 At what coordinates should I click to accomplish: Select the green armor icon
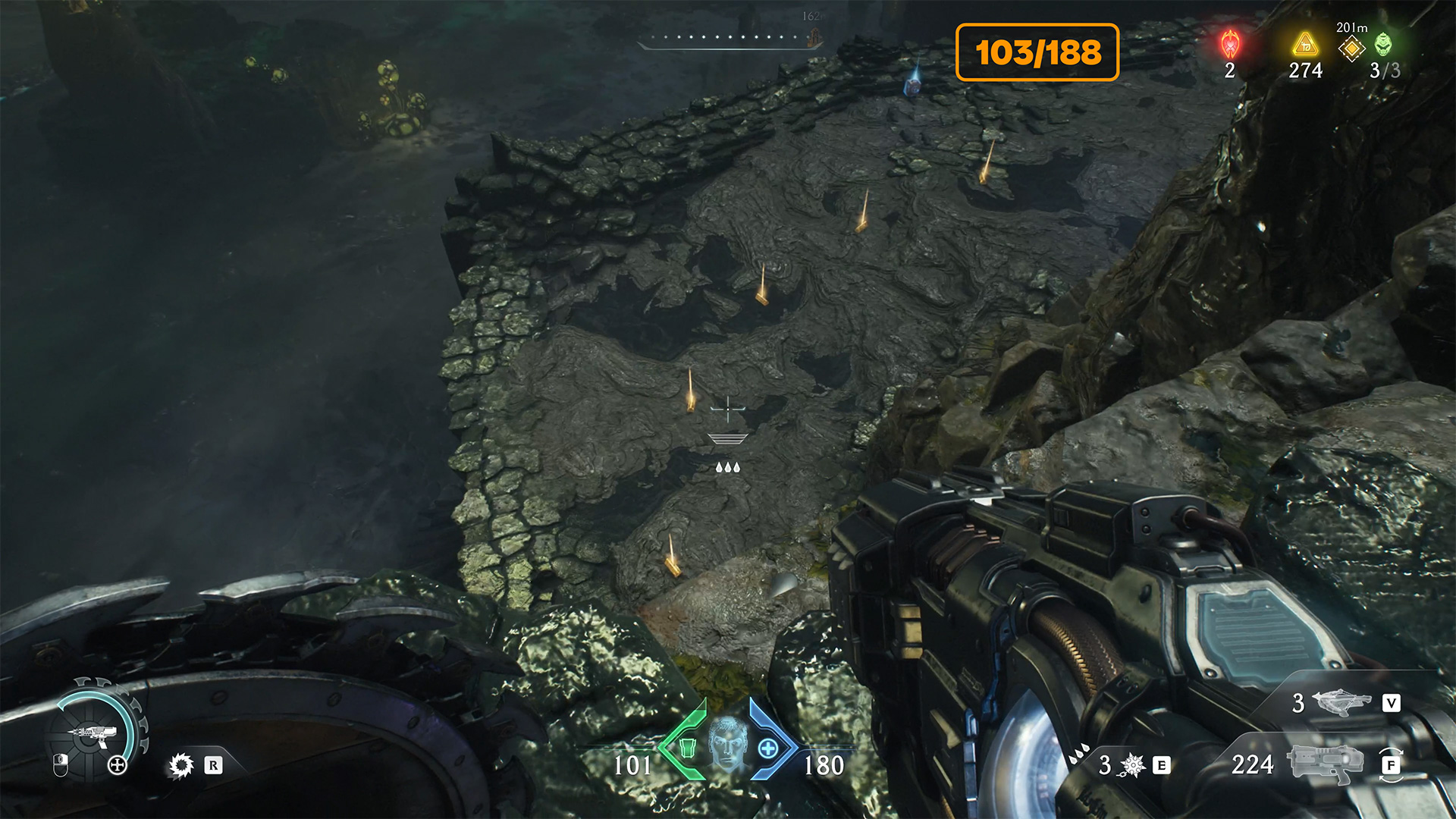tap(687, 748)
